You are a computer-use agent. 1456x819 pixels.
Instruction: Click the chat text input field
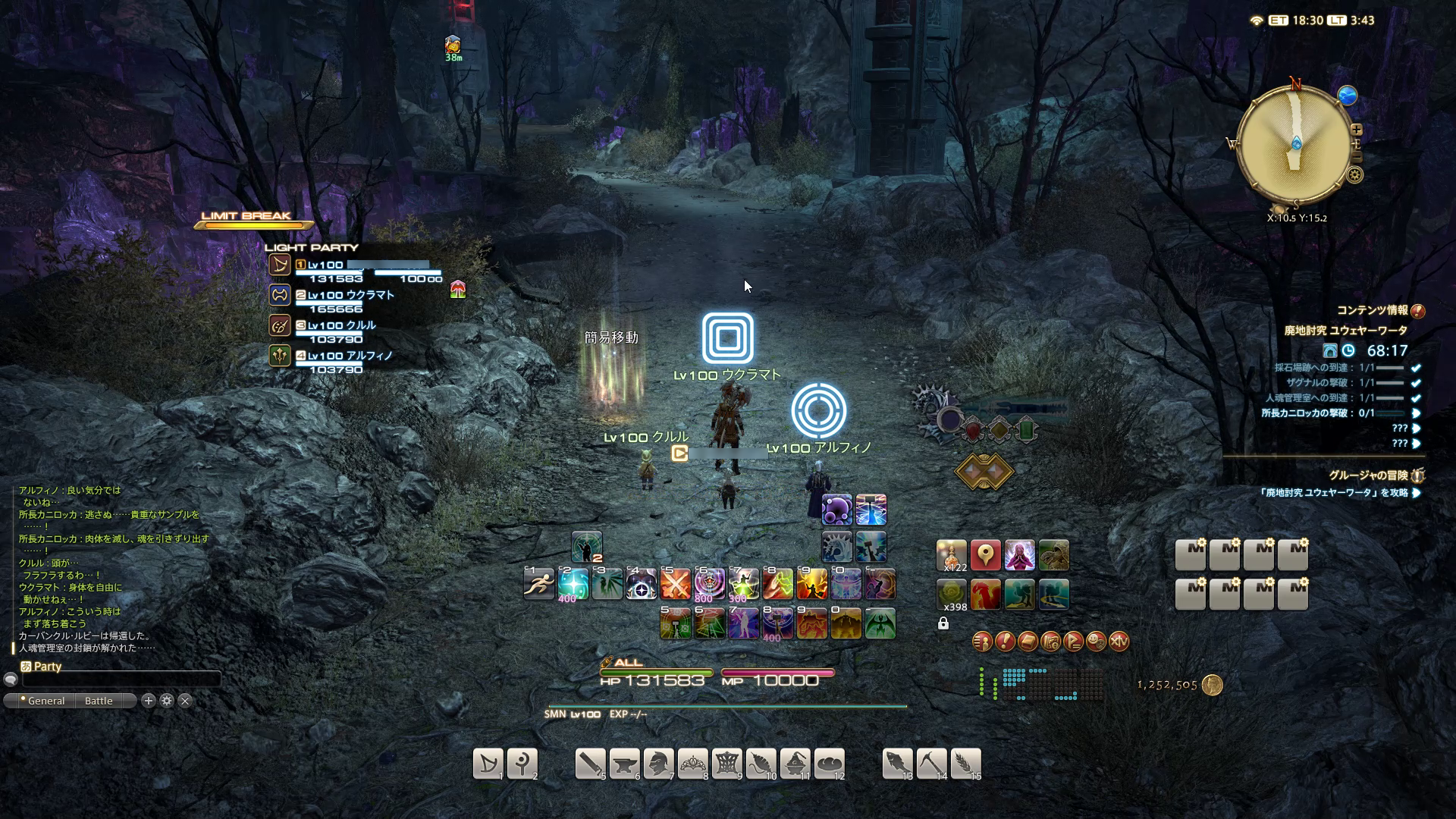point(121,679)
